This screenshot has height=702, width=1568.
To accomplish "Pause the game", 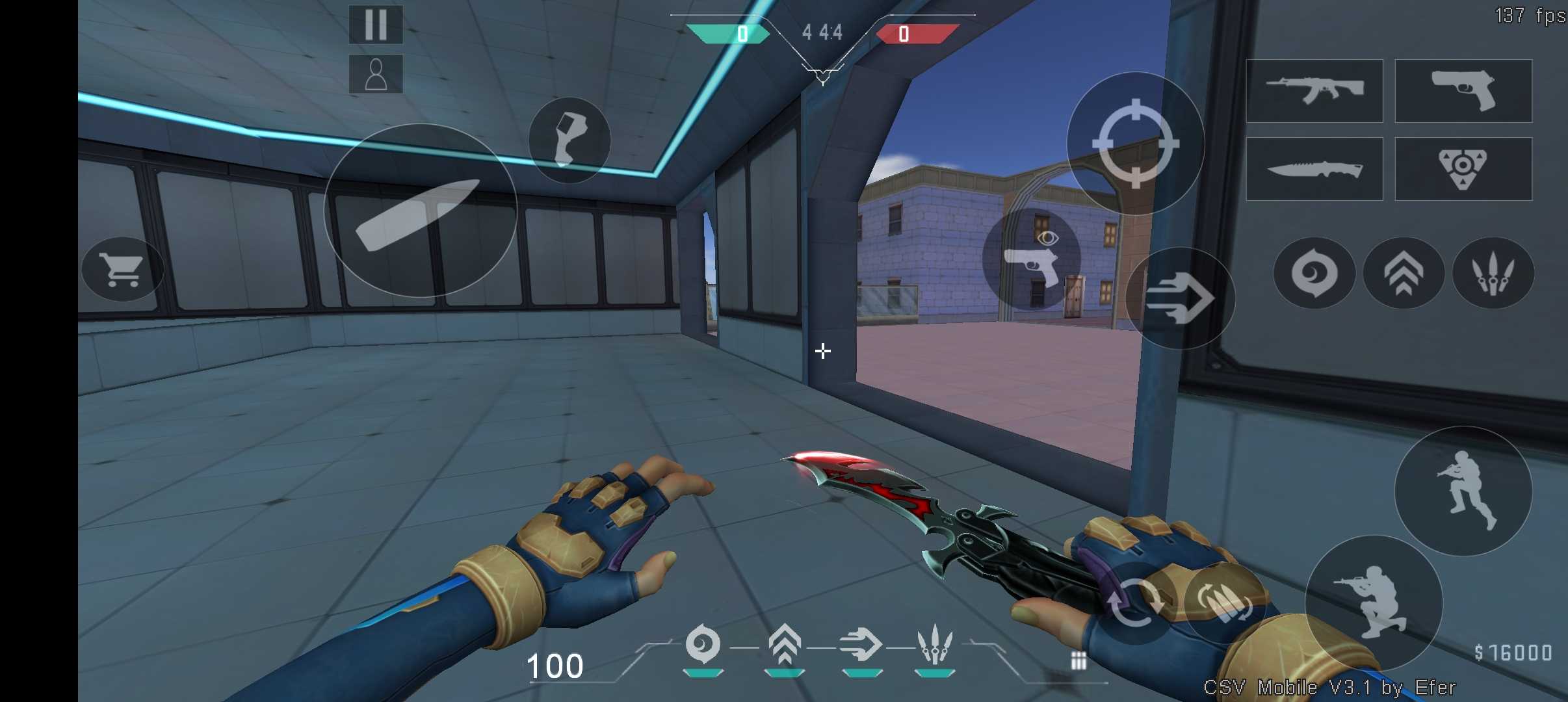I will (376, 25).
